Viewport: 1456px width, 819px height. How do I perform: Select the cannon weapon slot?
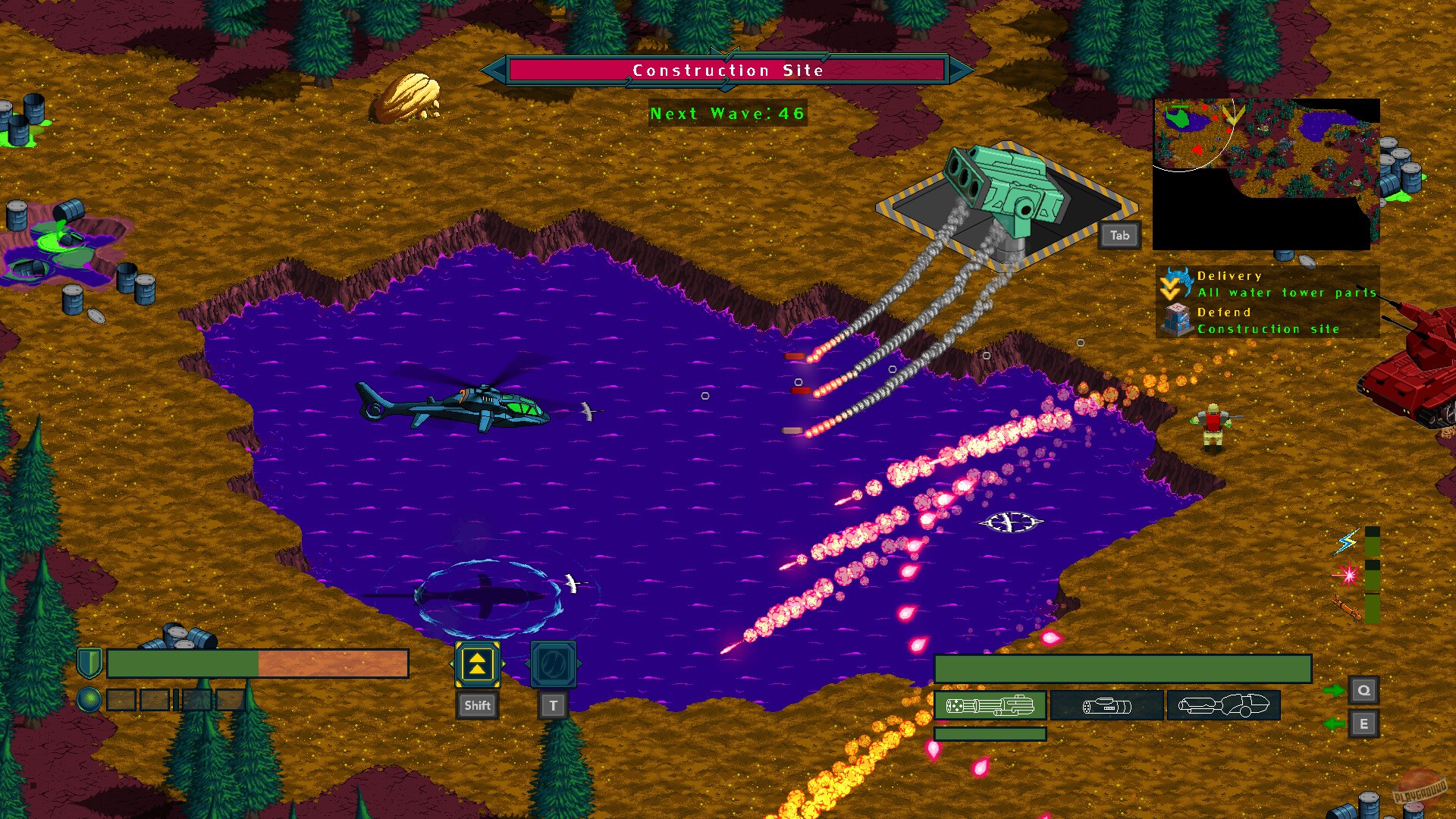1107,705
